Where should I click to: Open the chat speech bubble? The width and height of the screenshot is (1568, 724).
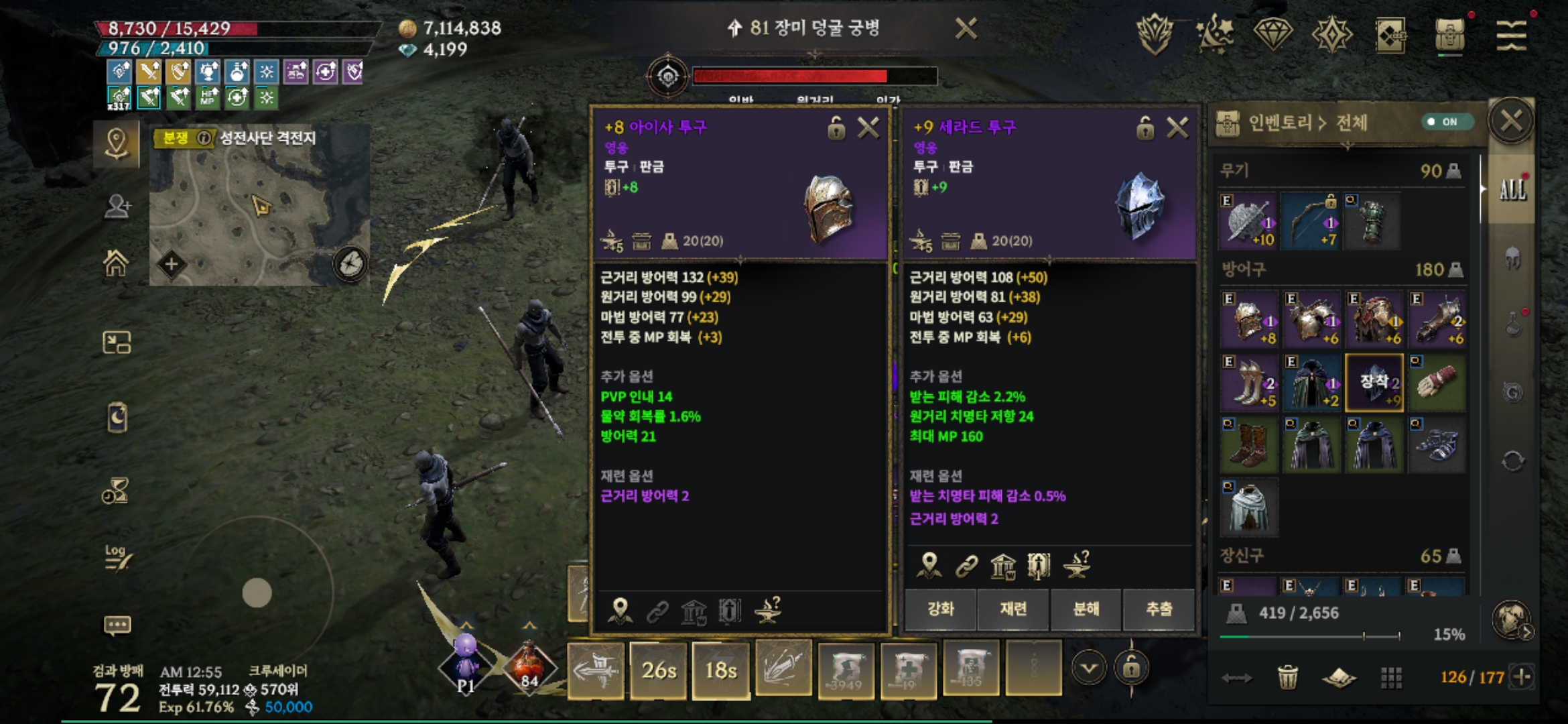(x=117, y=625)
